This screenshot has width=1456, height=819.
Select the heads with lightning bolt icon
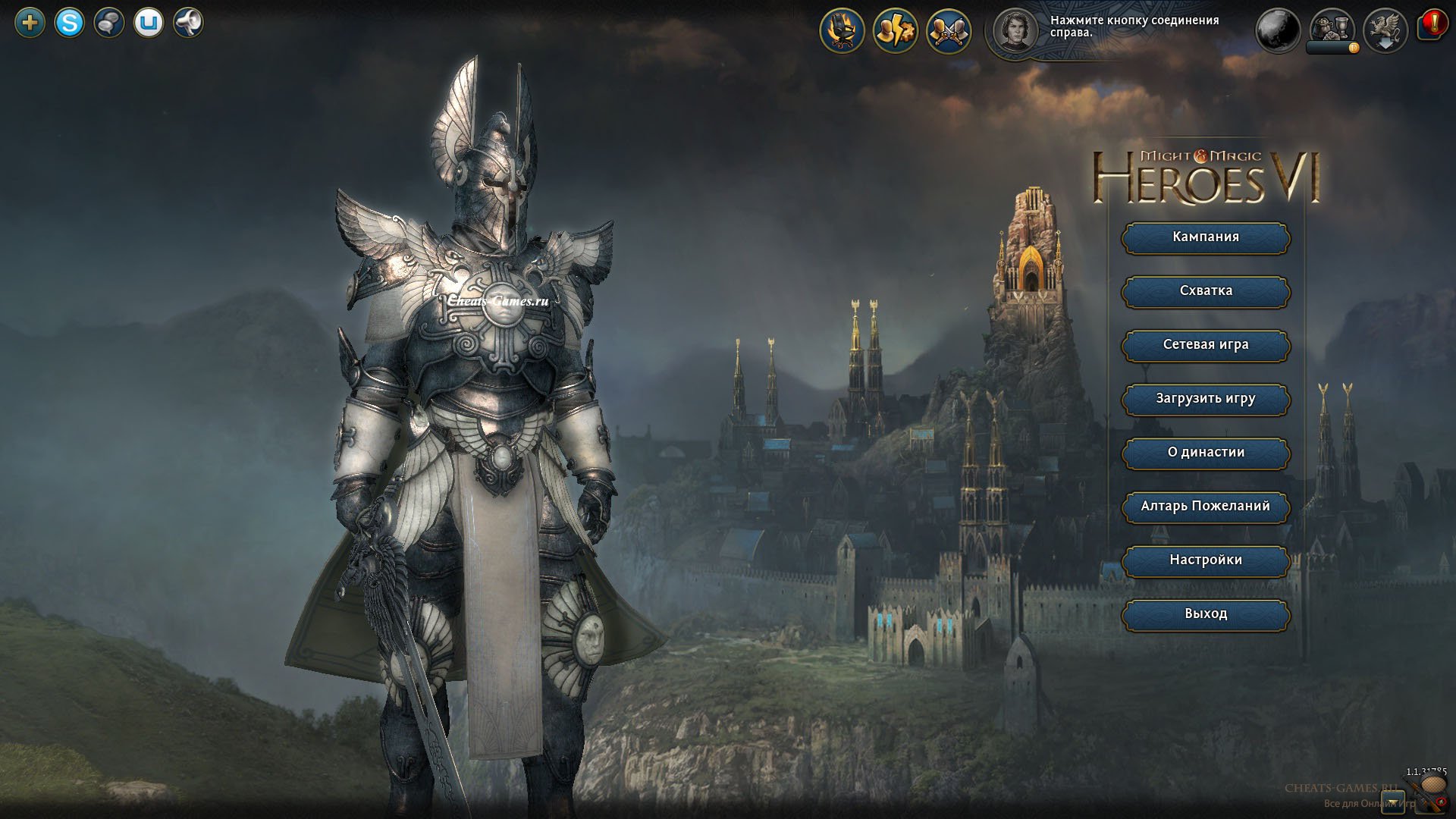click(x=896, y=31)
